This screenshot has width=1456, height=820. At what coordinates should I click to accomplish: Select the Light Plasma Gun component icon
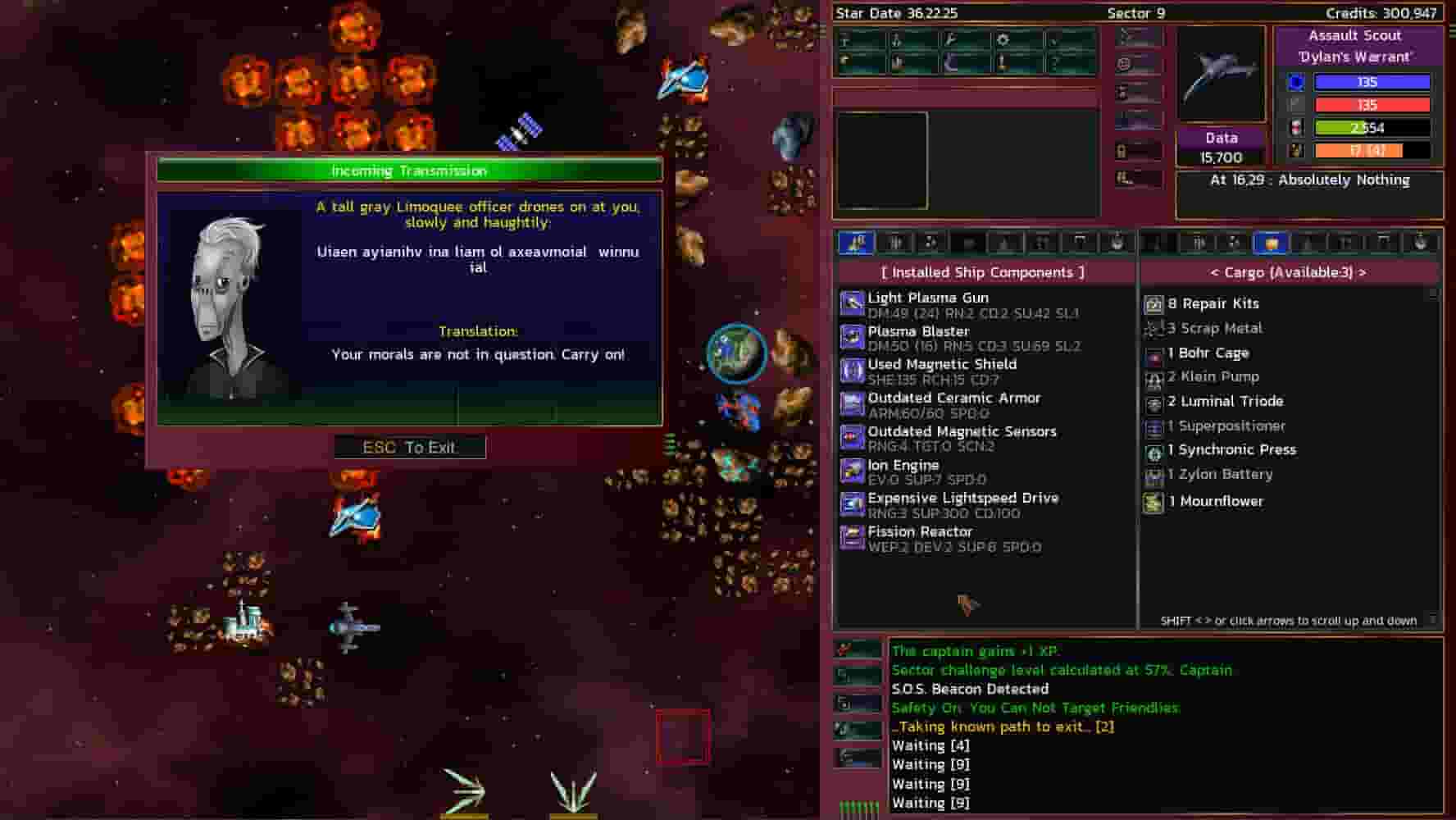tap(853, 304)
